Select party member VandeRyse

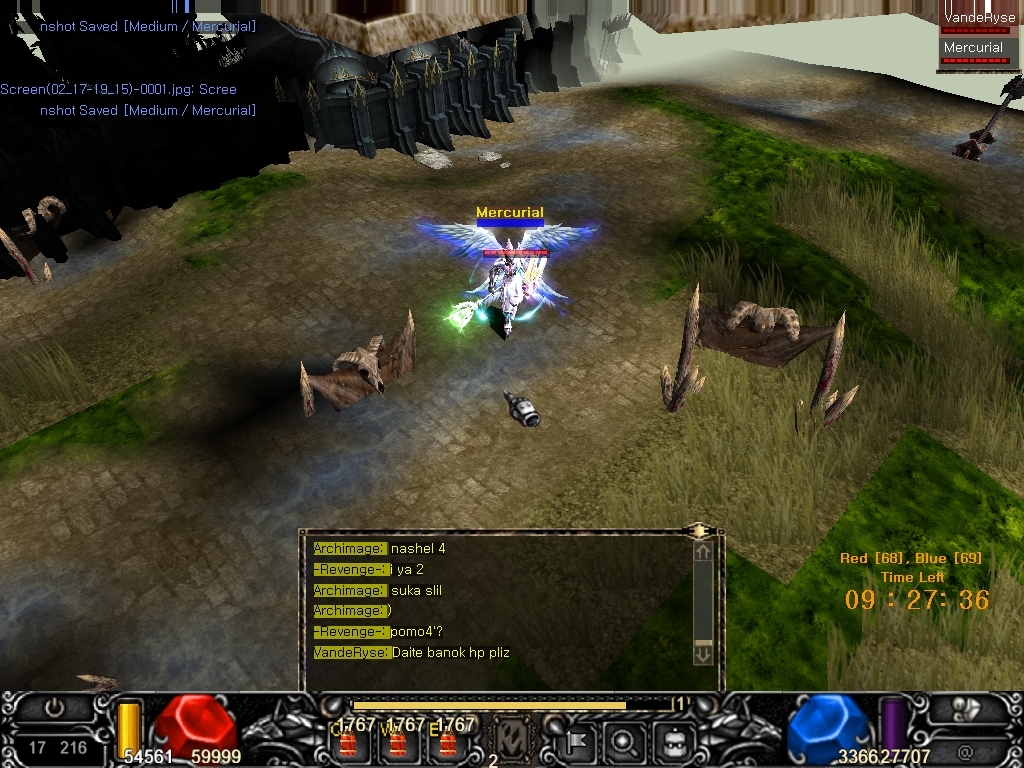(979, 18)
